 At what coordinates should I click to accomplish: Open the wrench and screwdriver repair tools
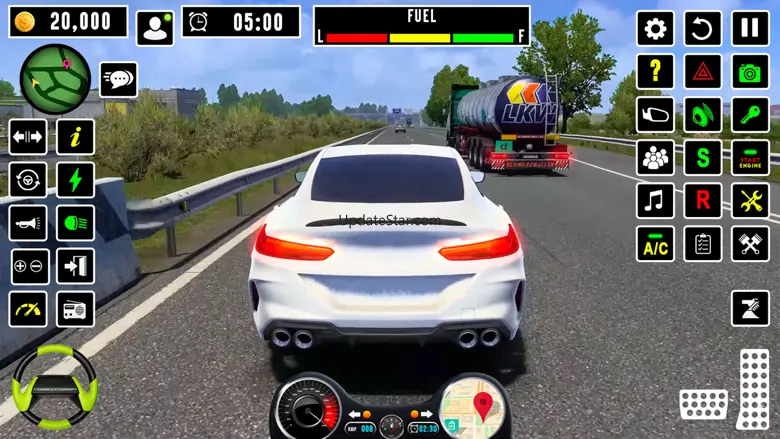point(750,201)
